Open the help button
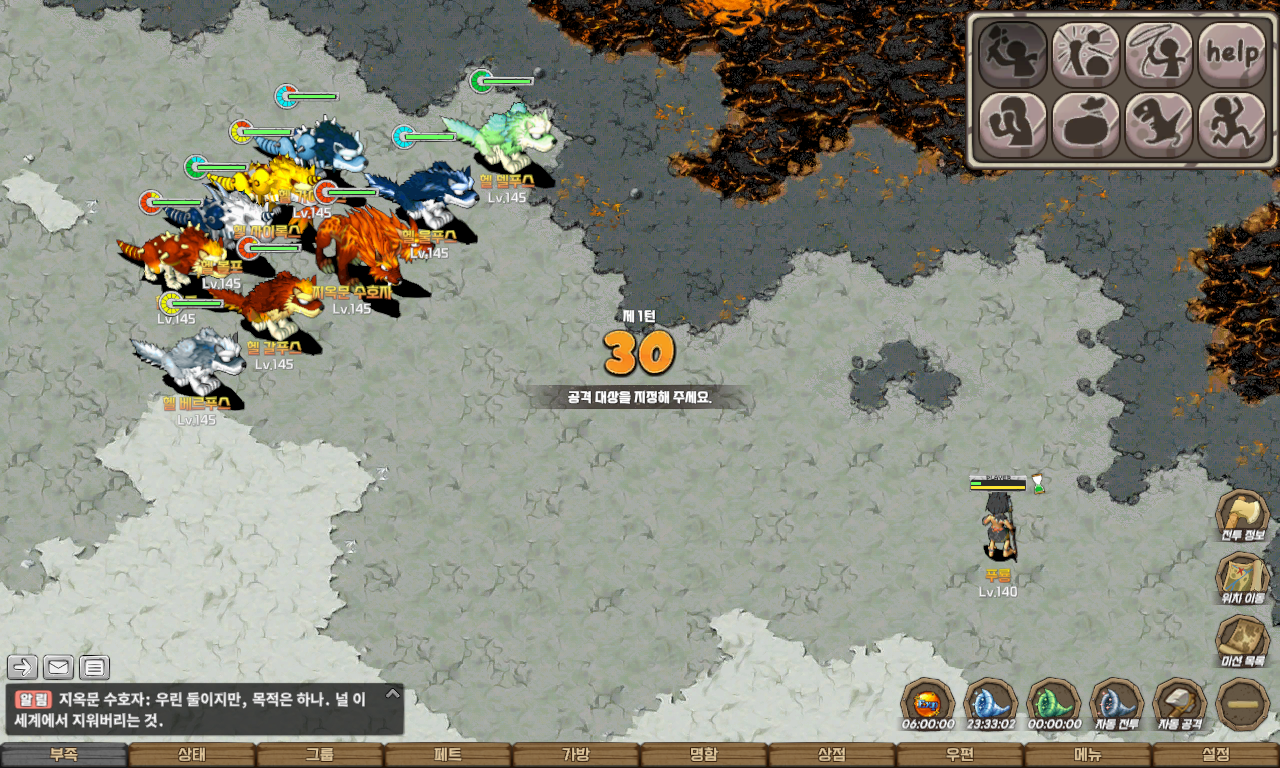The height and width of the screenshot is (768, 1280). click(x=1232, y=54)
